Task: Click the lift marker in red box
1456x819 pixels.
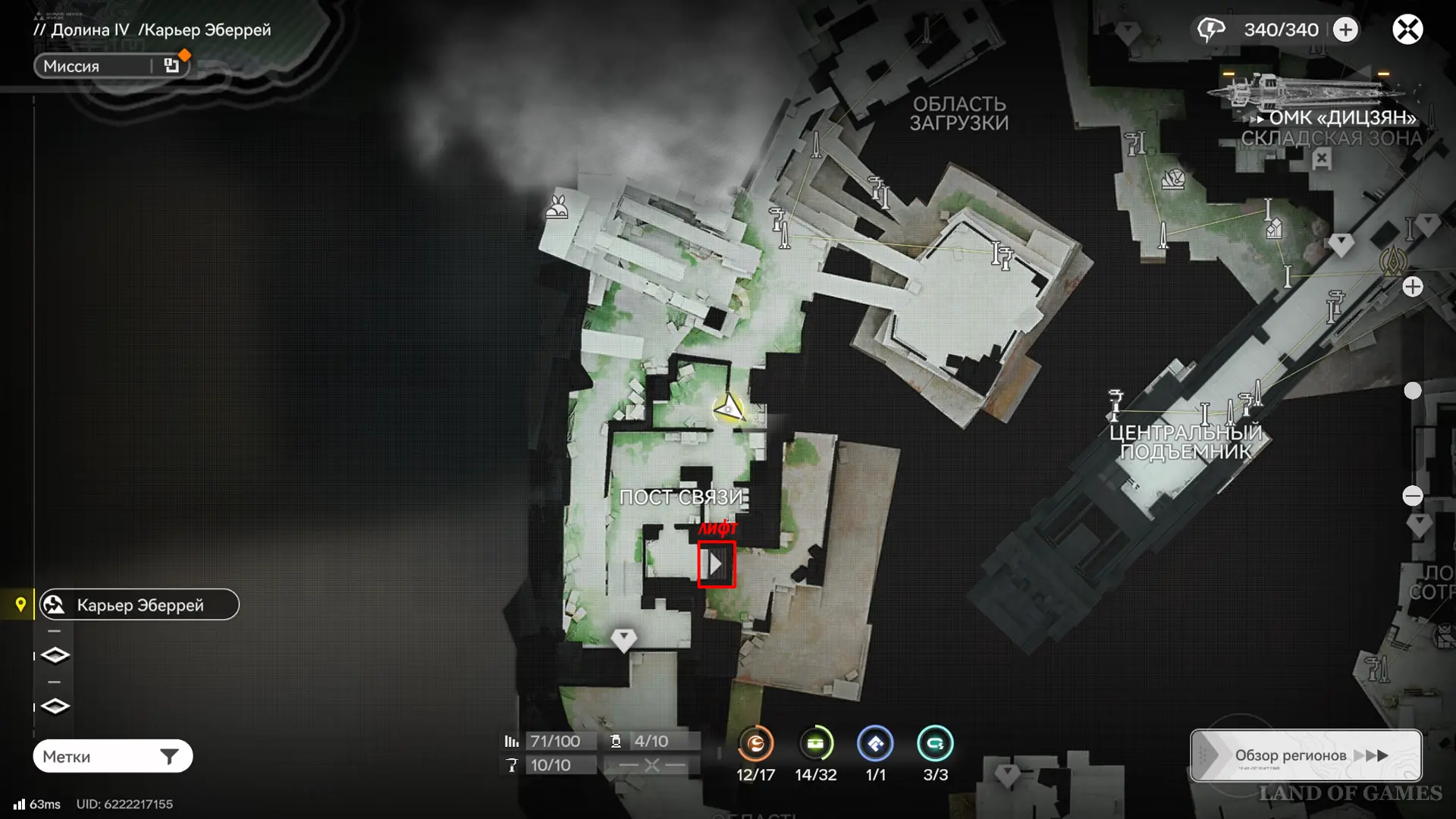Action: [716, 564]
